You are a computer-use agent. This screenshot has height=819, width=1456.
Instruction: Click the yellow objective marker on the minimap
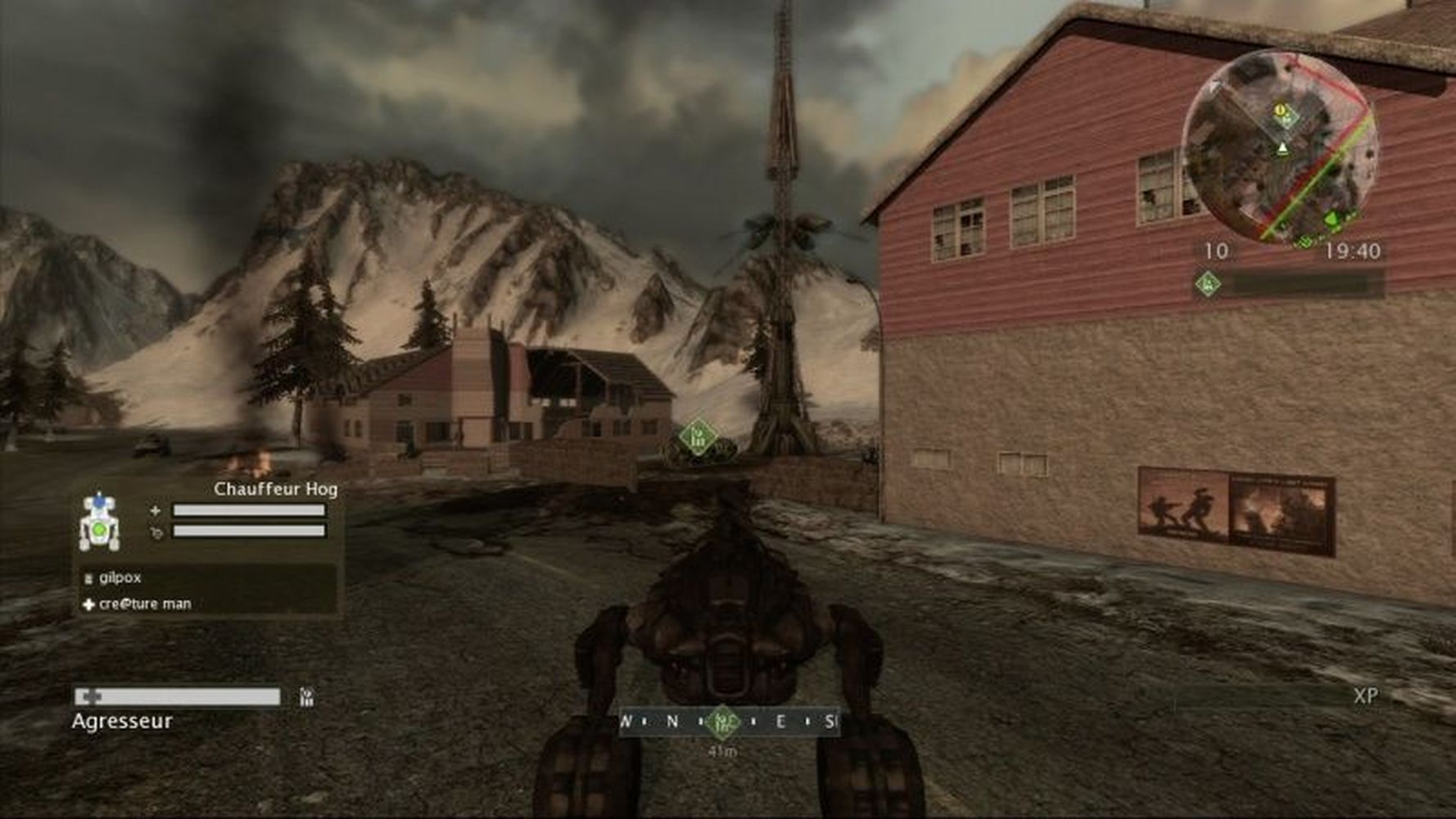click(x=1280, y=111)
